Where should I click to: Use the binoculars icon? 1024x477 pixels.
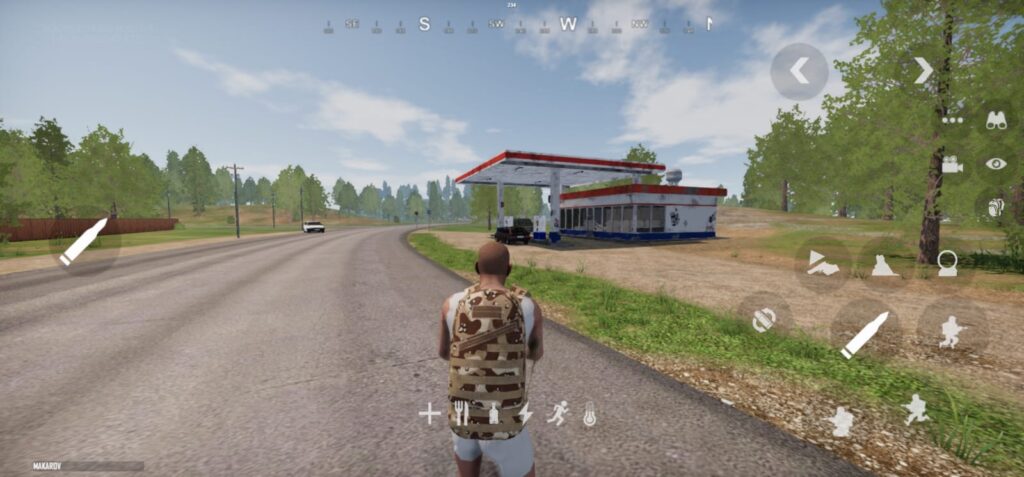tap(996, 120)
